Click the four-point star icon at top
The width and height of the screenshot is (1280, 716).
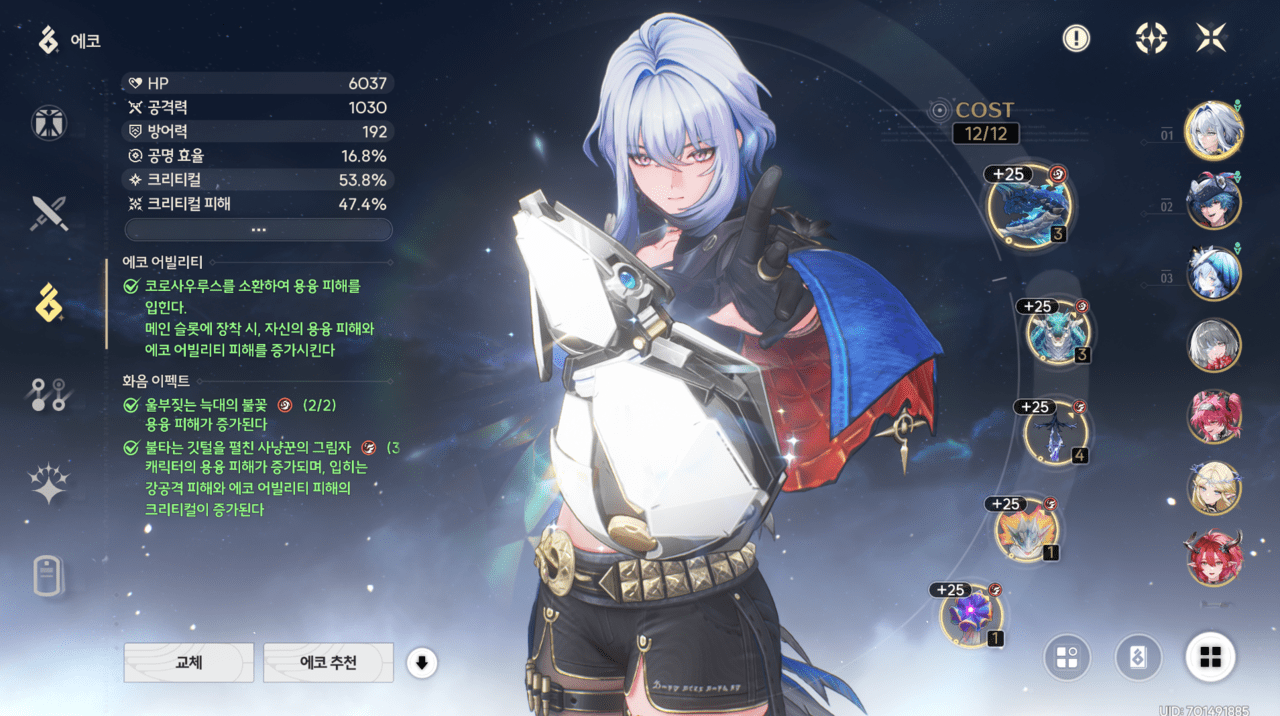(x=1151, y=39)
